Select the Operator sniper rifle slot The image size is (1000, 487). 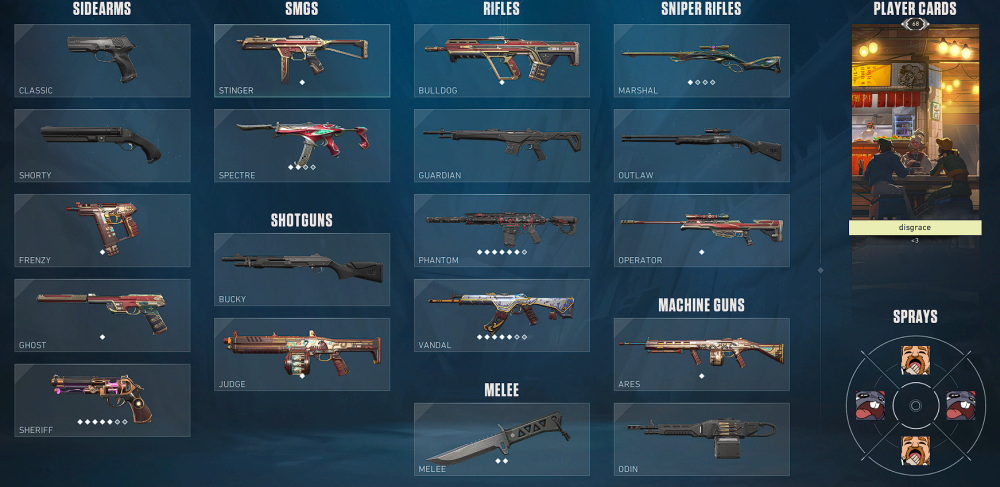click(702, 230)
